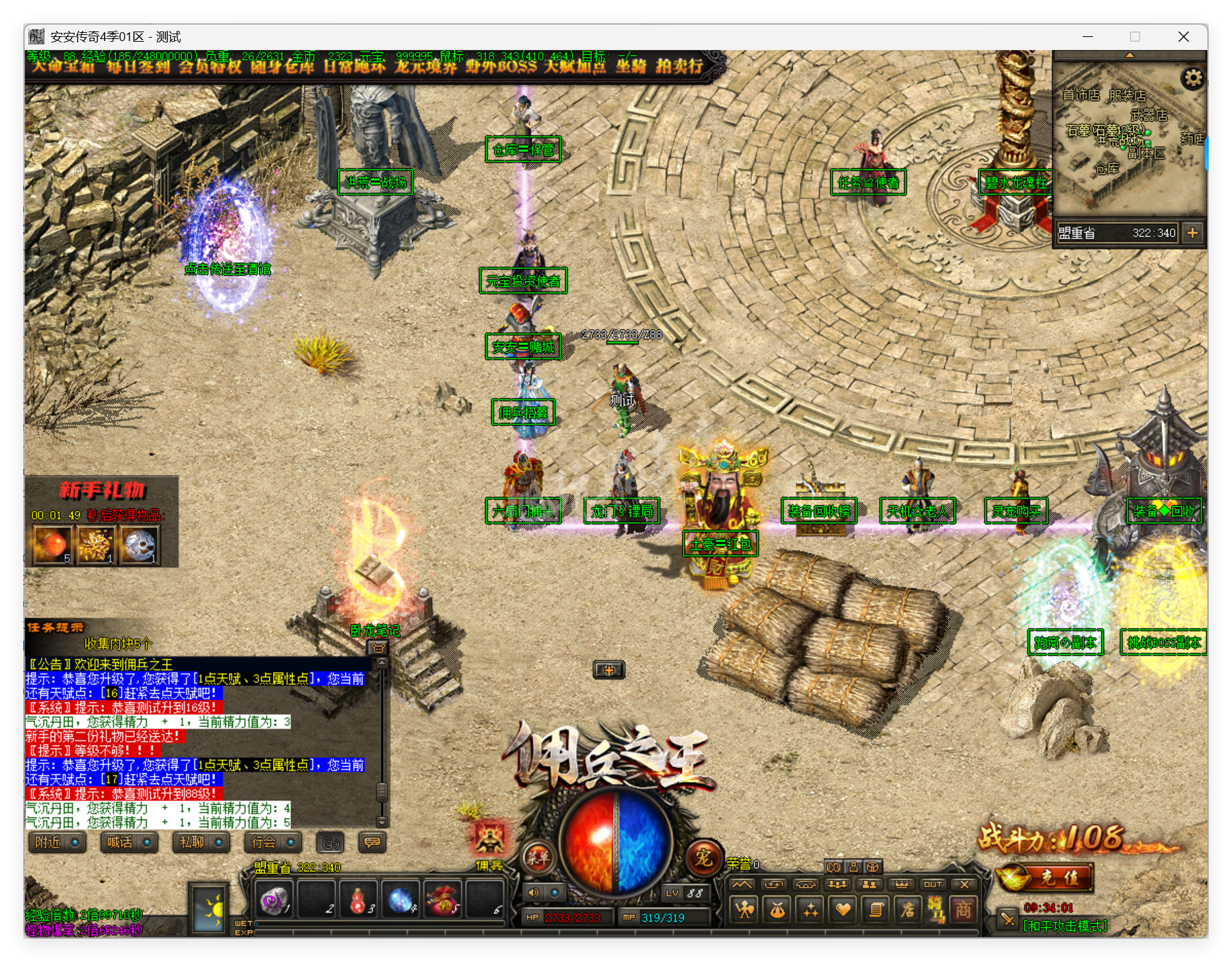
Task: Click the 菜单 button on the orb
Action: 538,859
